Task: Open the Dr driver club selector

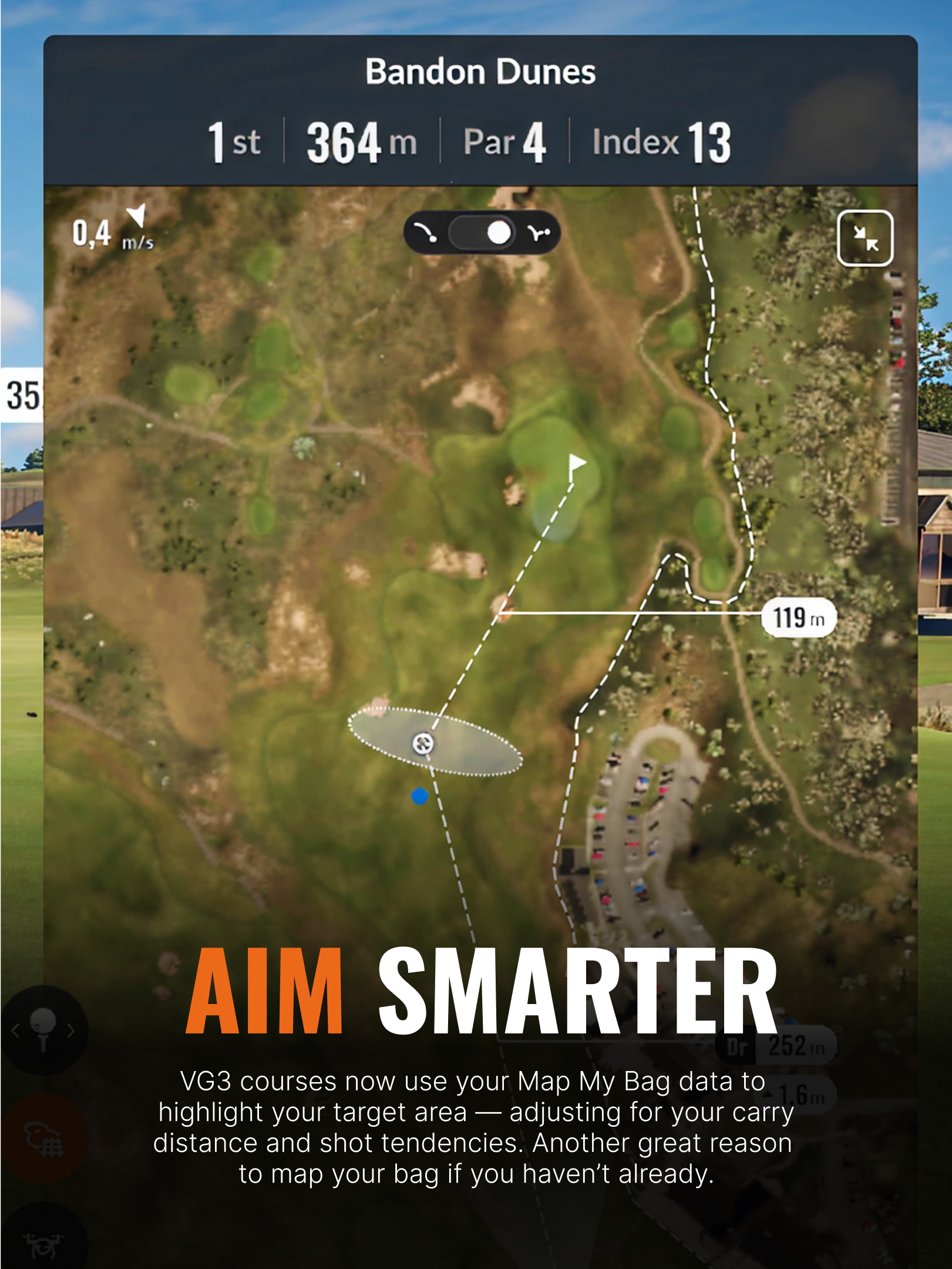Action: 775,1046
